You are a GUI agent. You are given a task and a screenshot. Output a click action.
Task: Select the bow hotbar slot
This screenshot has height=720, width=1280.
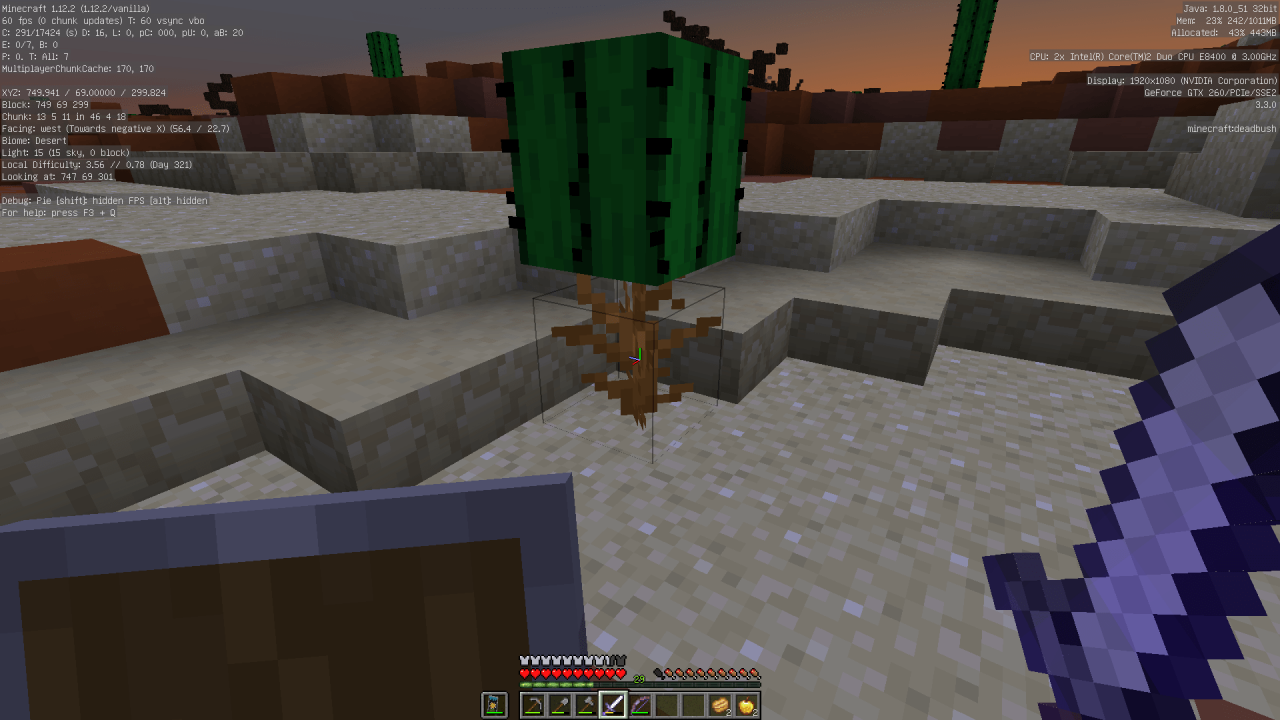click(x=640, y=706)
